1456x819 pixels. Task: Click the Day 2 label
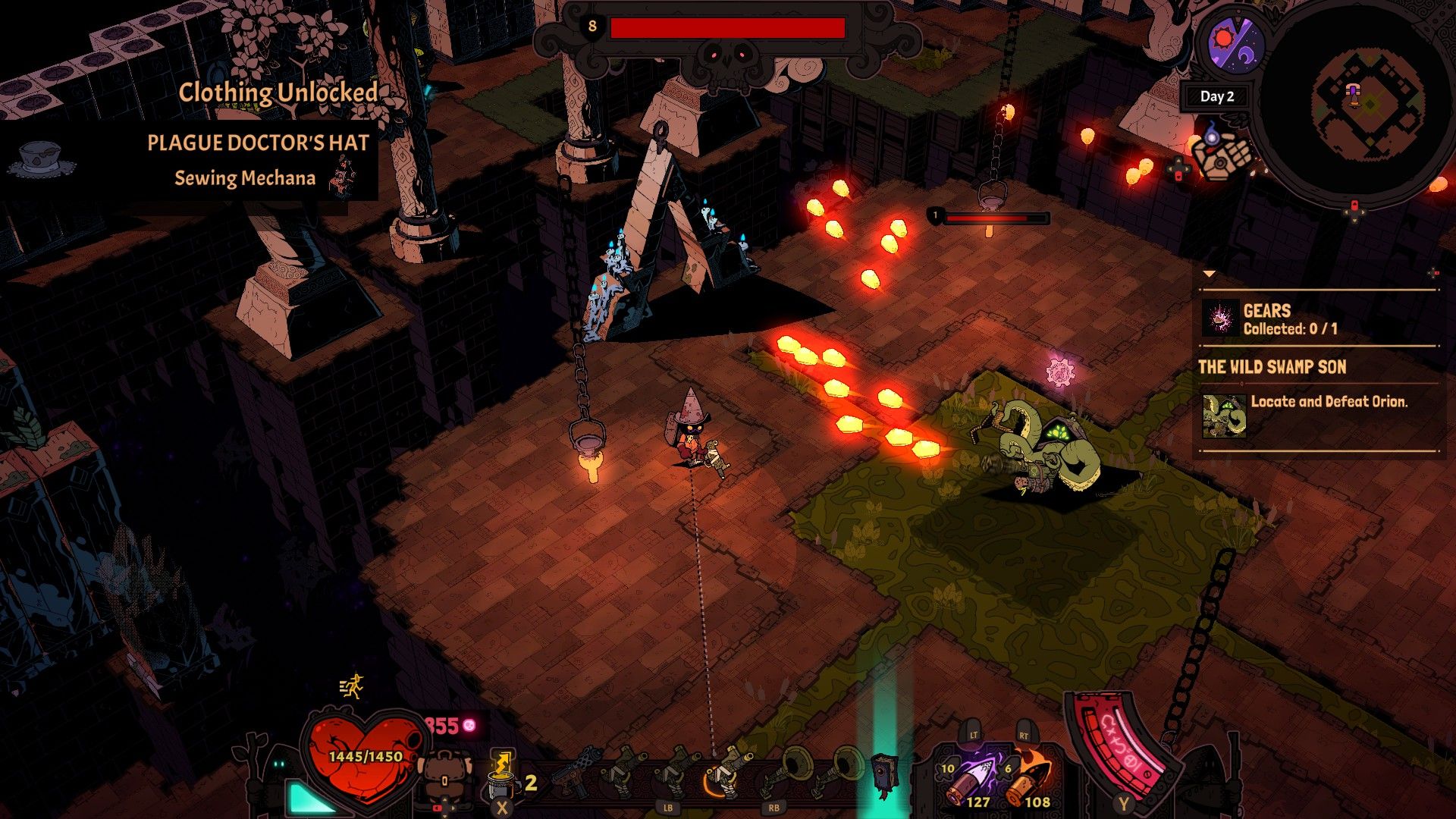(1218, 96)
